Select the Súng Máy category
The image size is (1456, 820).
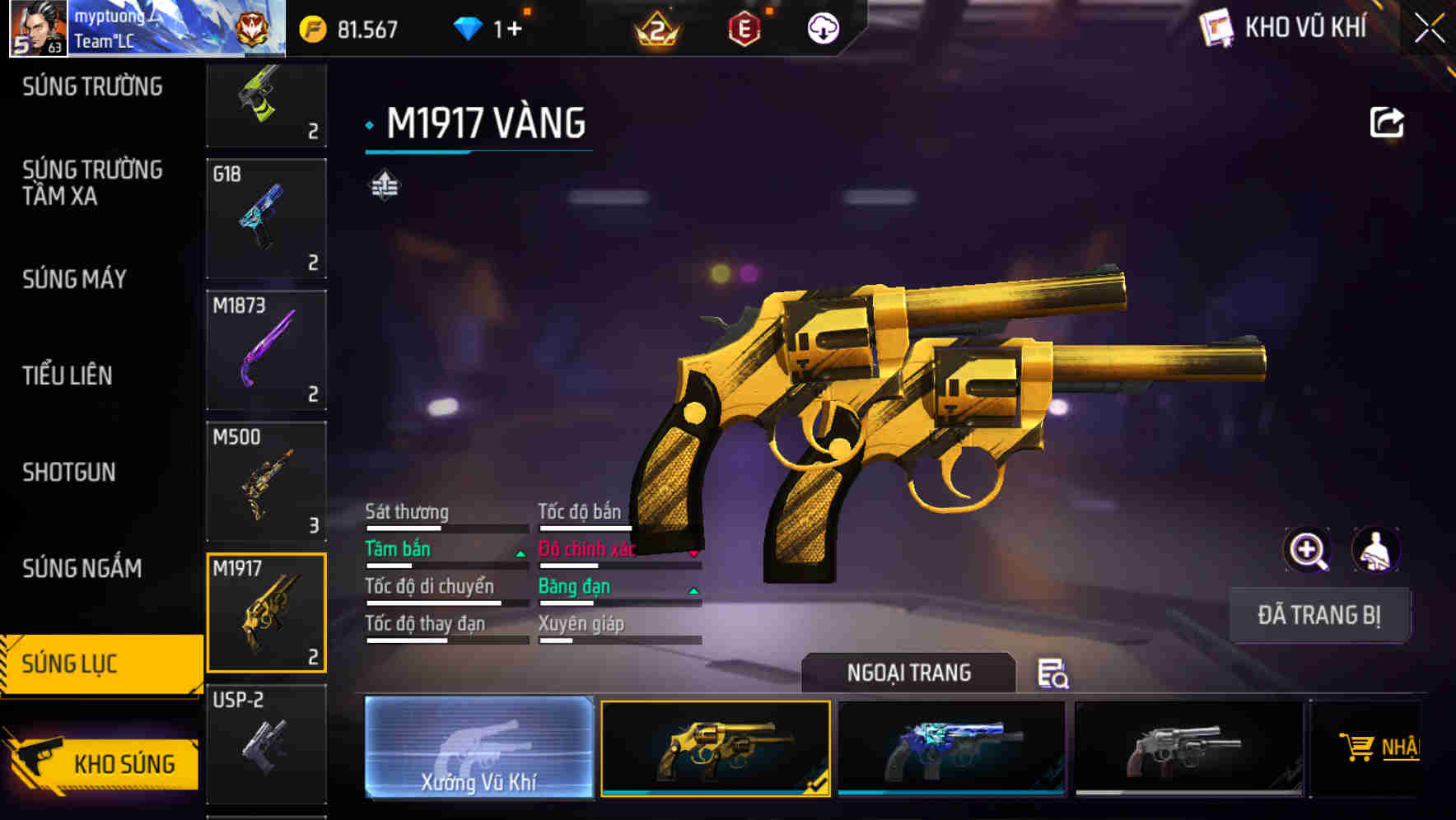(x=75, y=280)
